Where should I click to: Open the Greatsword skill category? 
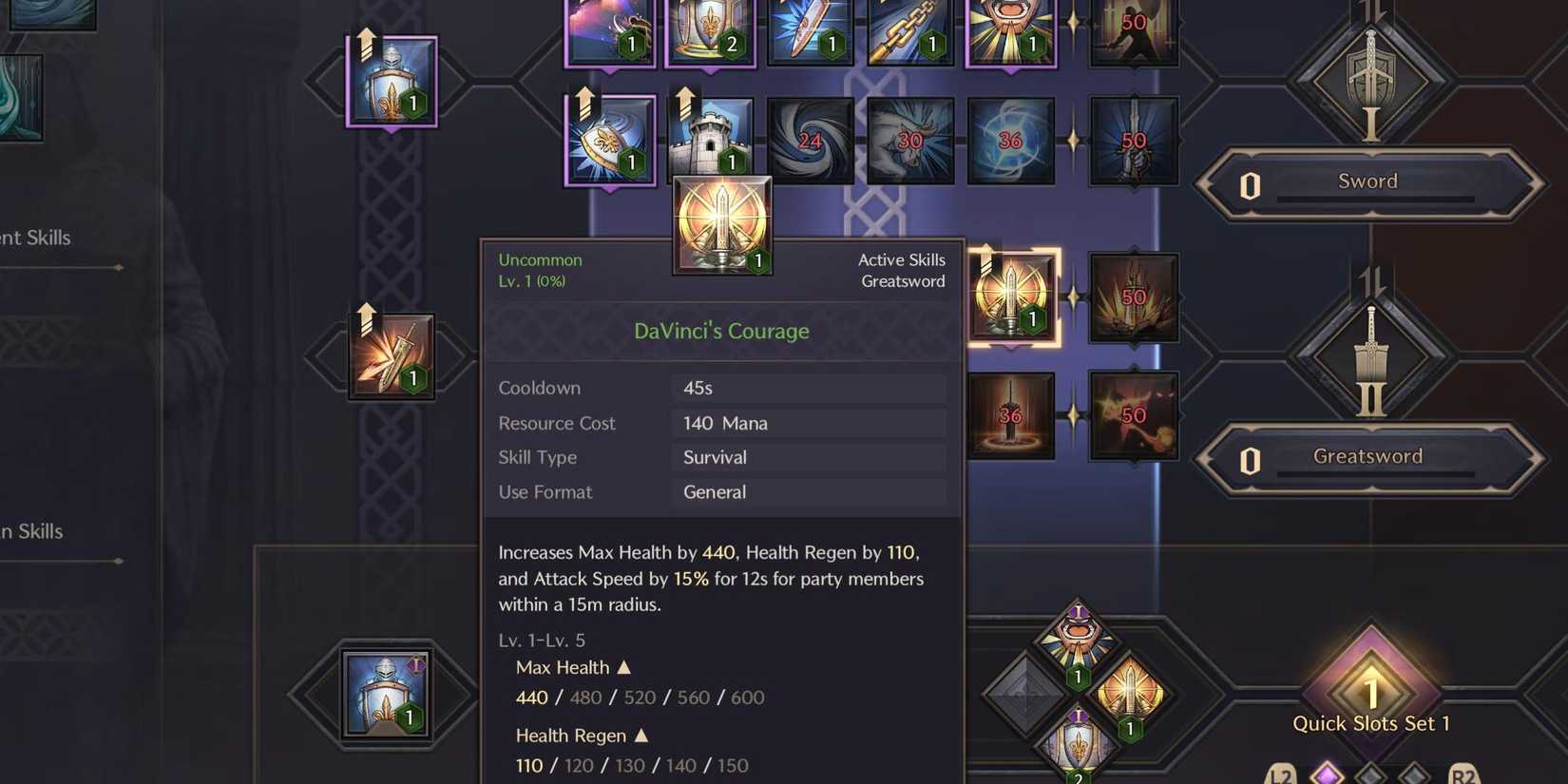[1367, 456]
